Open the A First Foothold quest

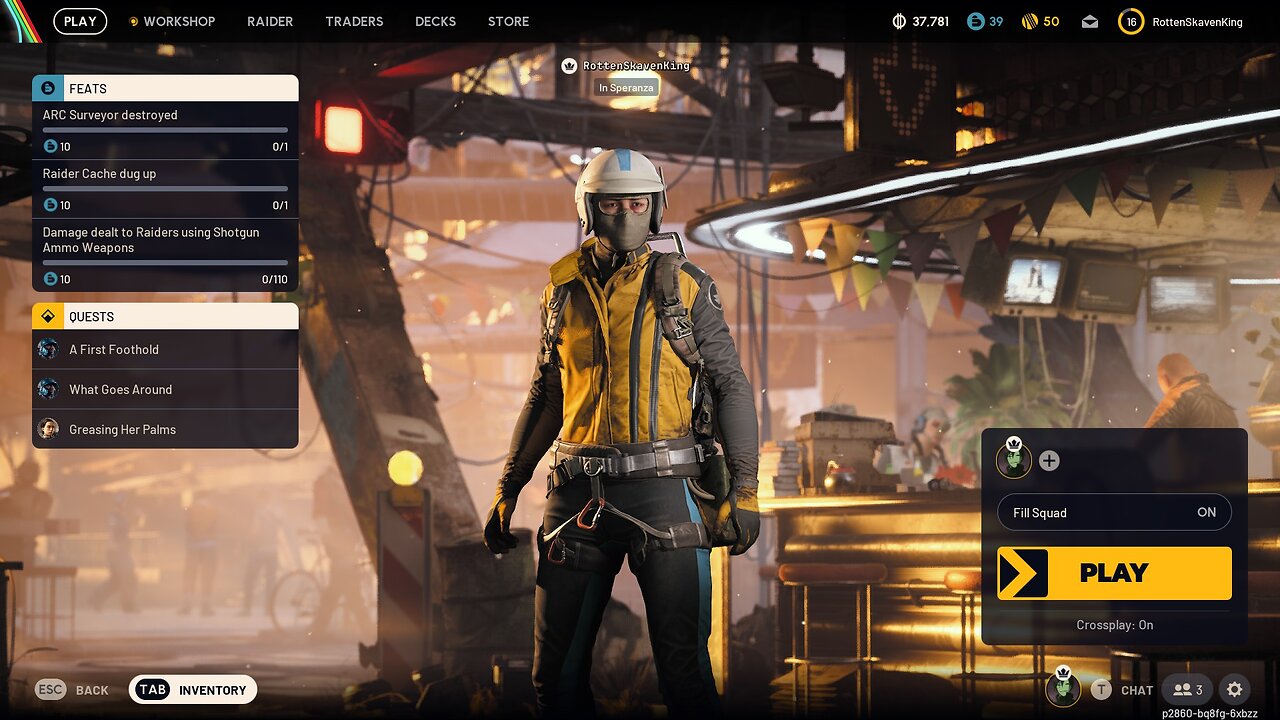click(x=165, y=349)
